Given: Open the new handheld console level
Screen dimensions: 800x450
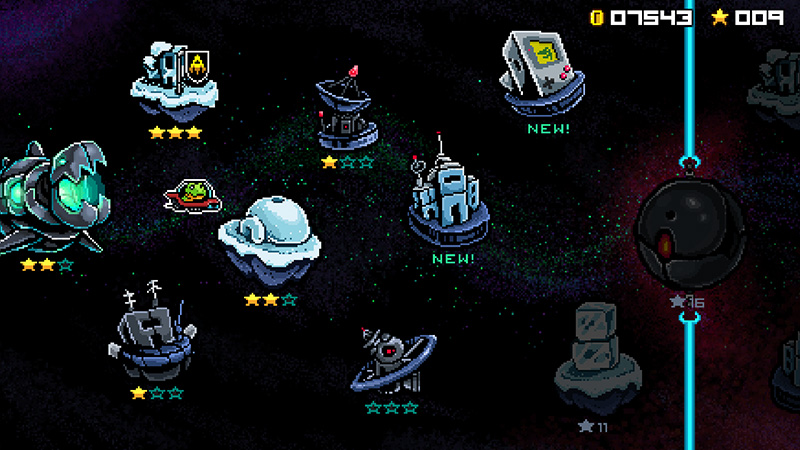Looking at the screenshot, I should click(542, 70).
